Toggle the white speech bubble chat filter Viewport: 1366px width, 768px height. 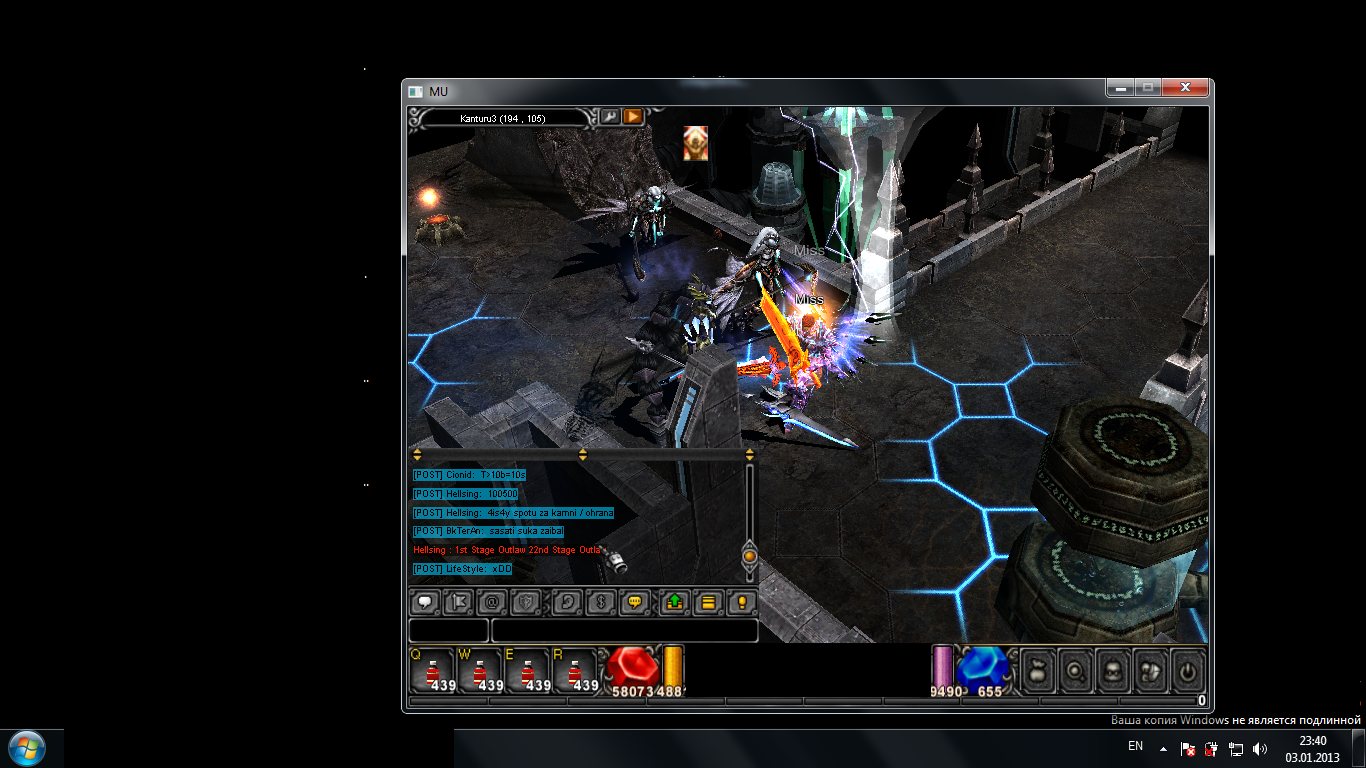[x=425, y=602]
